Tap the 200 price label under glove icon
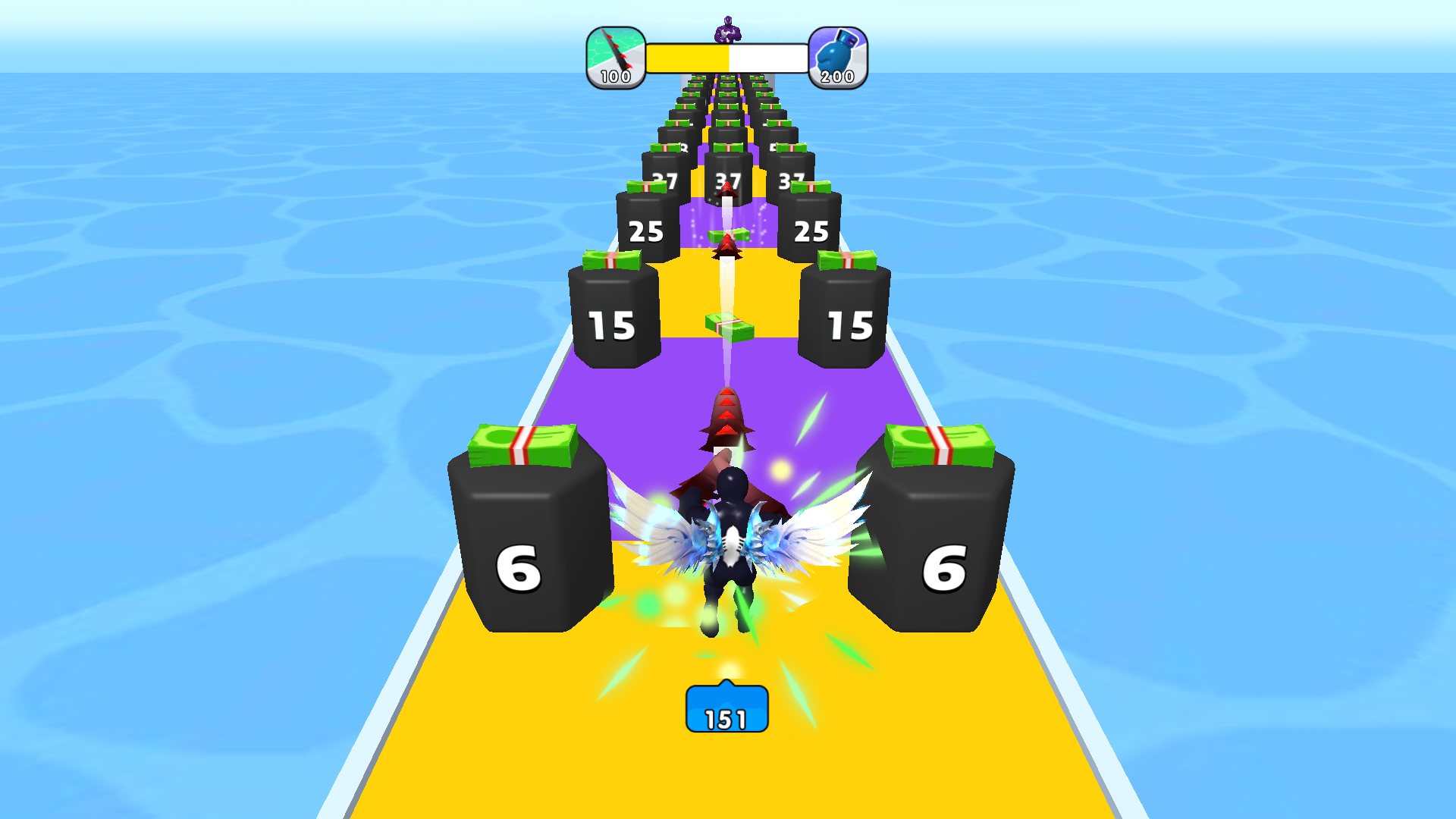This screenshot has width=1456, height=819. tap(837, 76)
